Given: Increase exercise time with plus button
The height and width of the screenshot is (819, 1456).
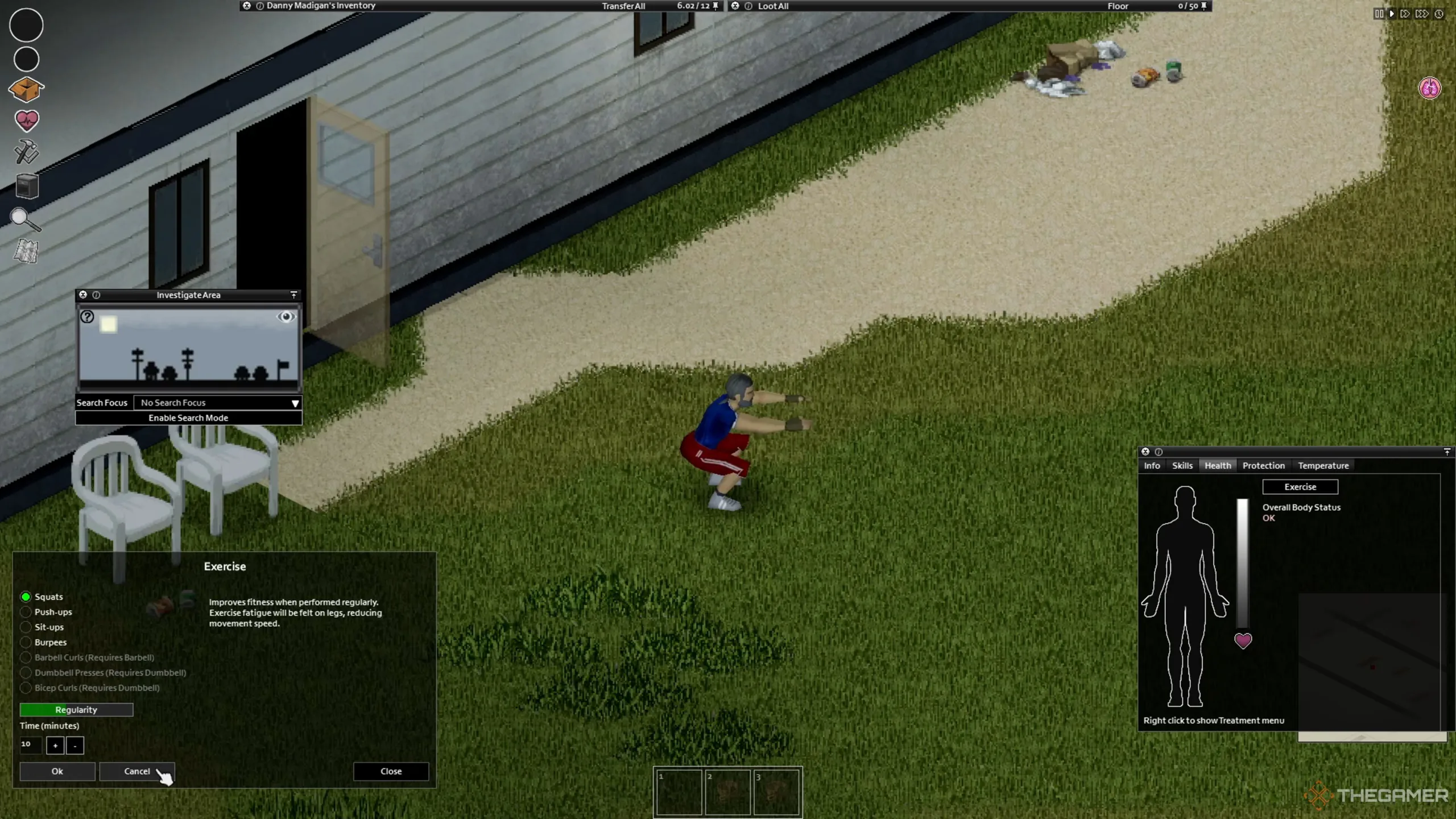Looking at the screenshot, I should [55, 745].
